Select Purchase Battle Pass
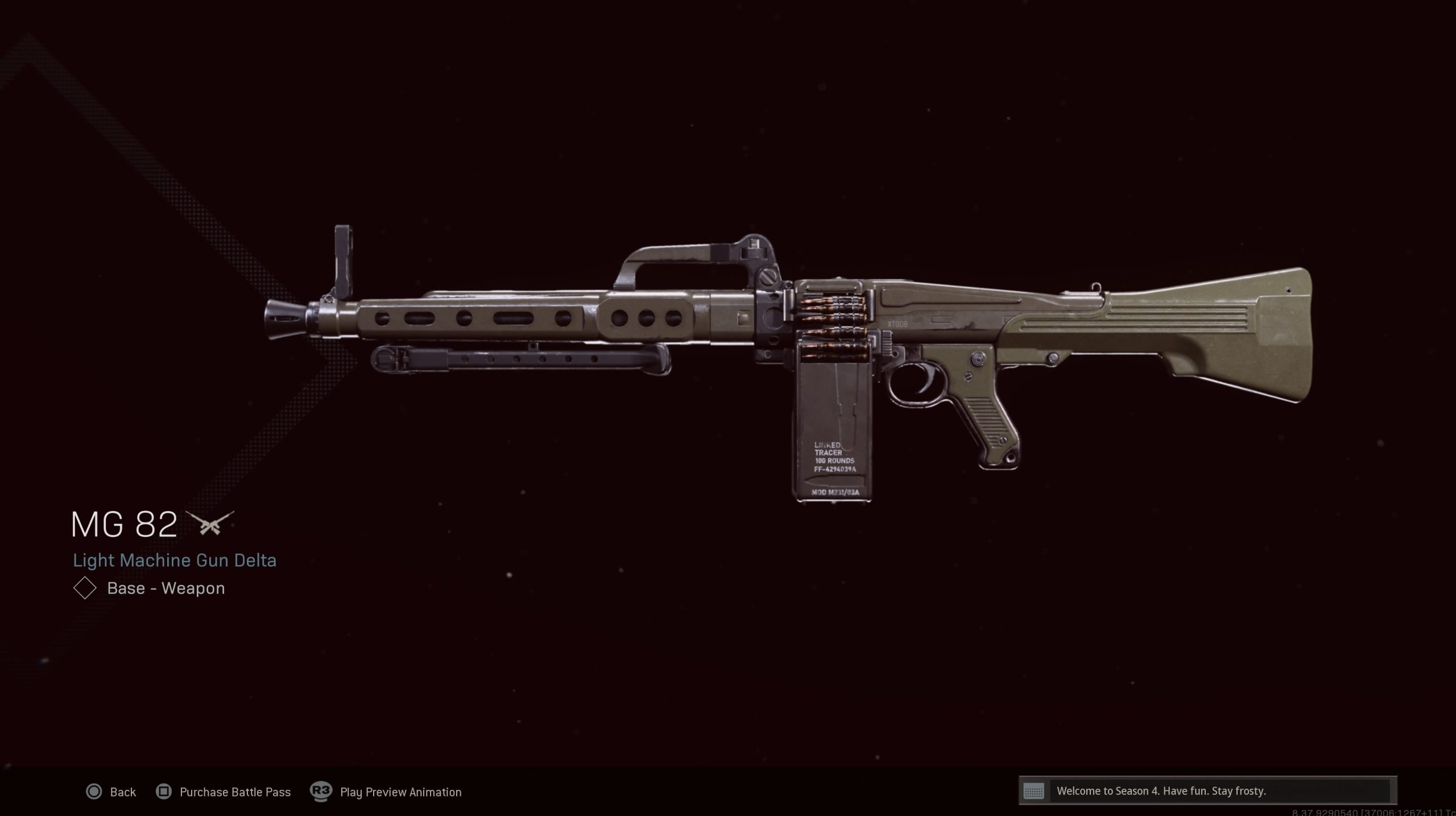Viewport: 1456px width, 816px height. 224,792
